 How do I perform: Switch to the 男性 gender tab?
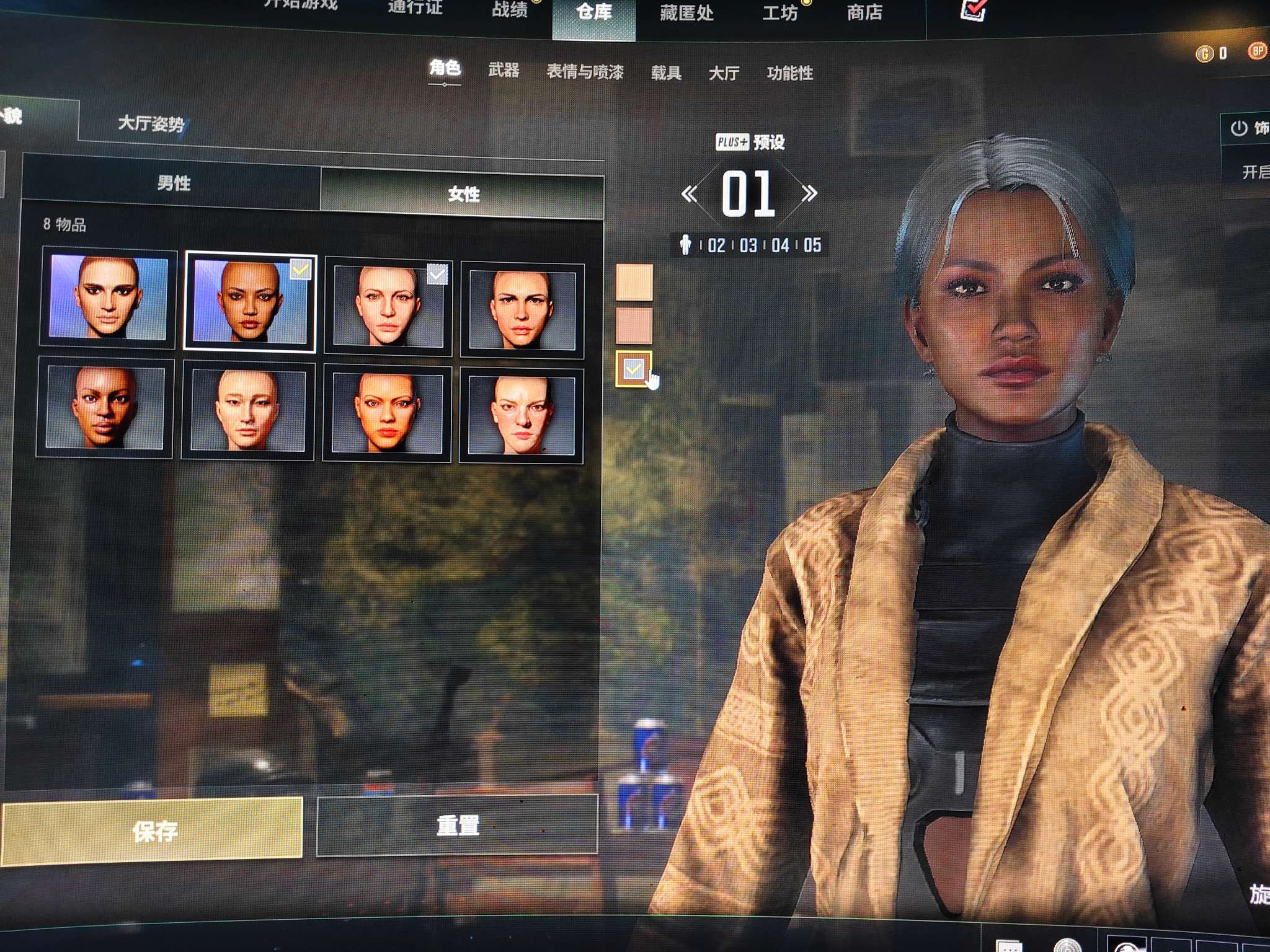pos(172,183)
